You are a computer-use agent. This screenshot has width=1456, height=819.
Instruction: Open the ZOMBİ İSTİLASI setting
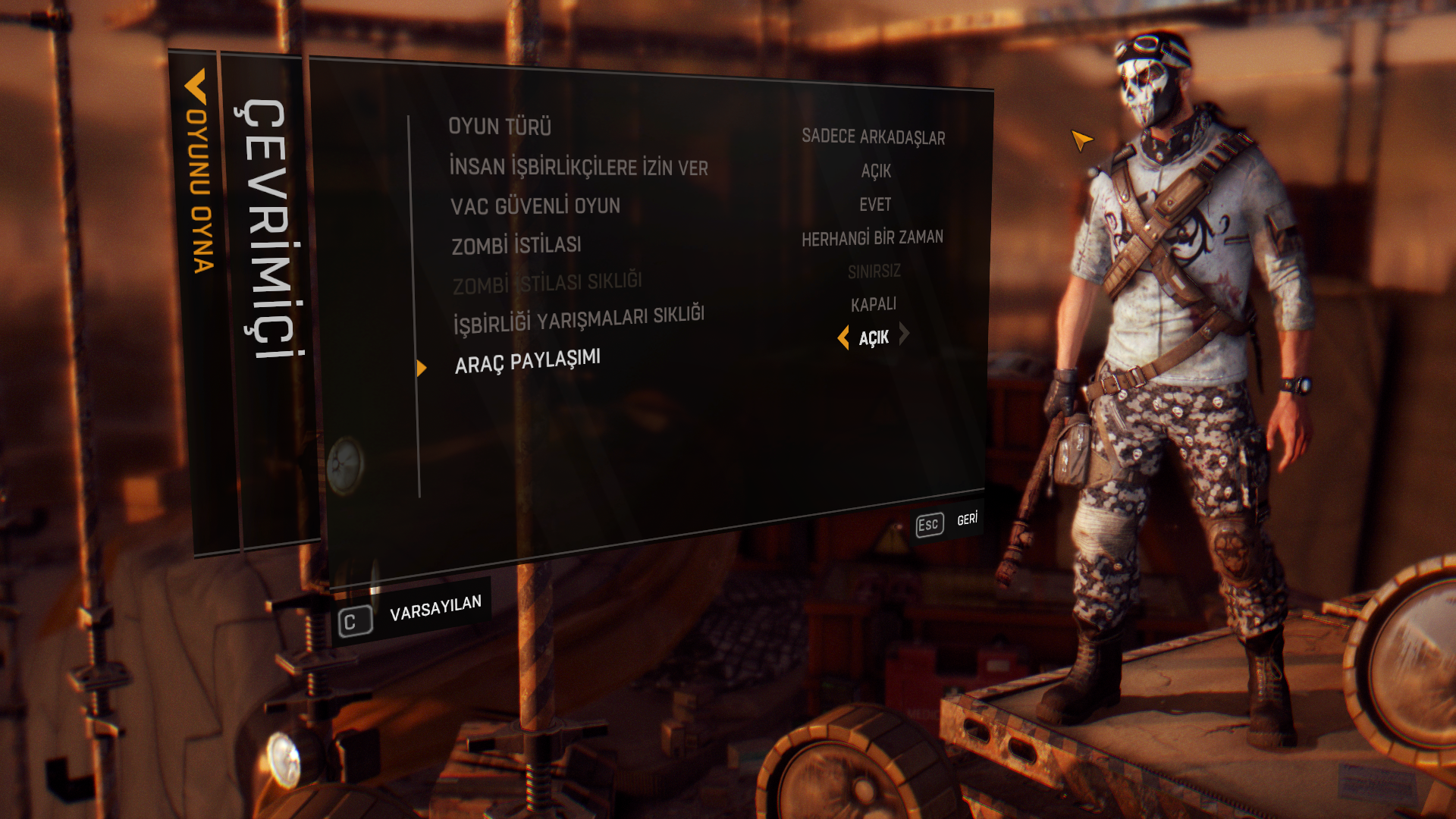coord(516,246)
